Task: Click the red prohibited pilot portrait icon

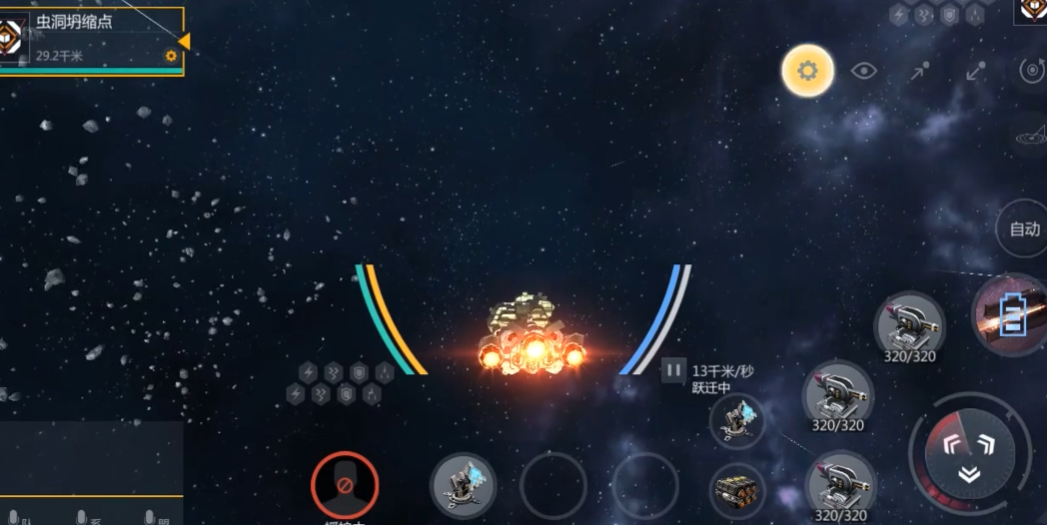Action: pyautogui.click(x=344, y=484)
